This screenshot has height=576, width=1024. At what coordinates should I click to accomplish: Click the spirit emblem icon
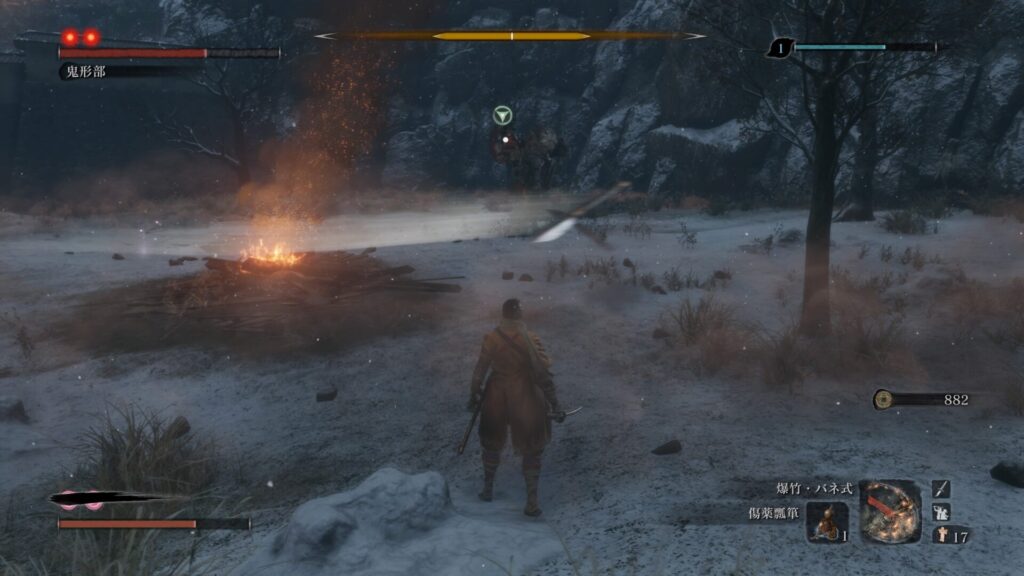tap(940, 535)
